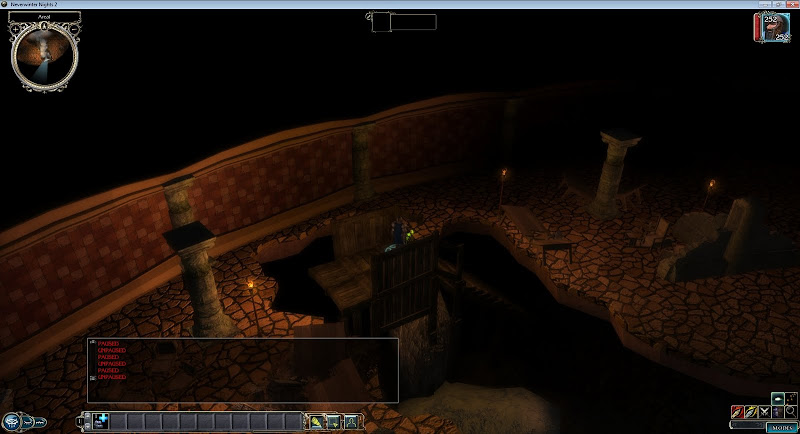Toggle the crossed swords combat mode
Screen dimensions: 800x434
(765, 411)
